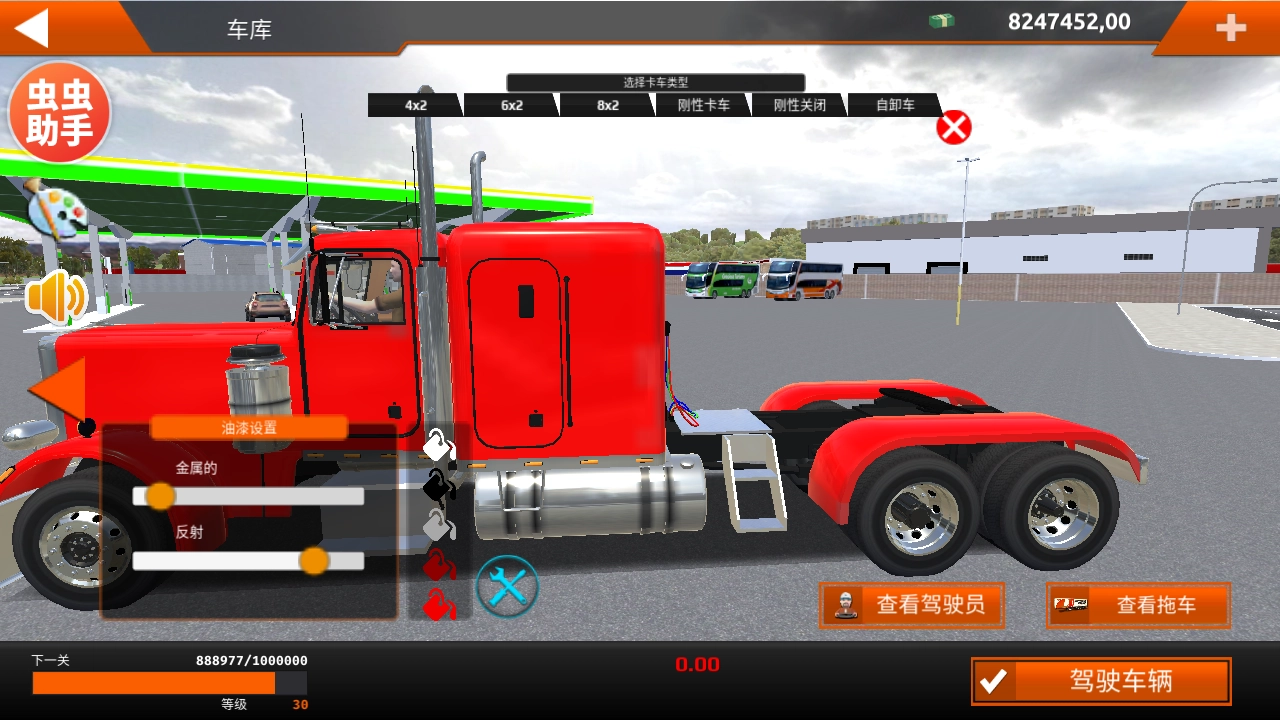Add more money with the plus button
1280x720 pixels.
coord(1230,28)
